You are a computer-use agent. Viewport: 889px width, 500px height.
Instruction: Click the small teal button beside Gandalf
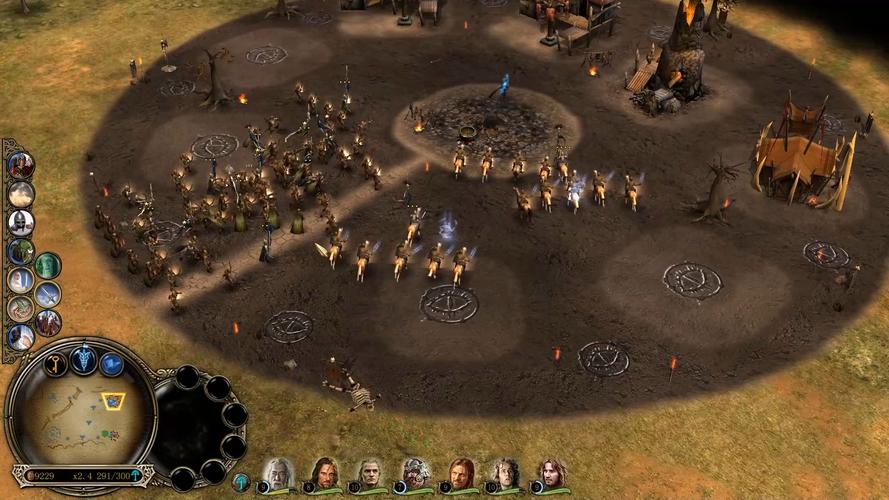tap(241, 482)
